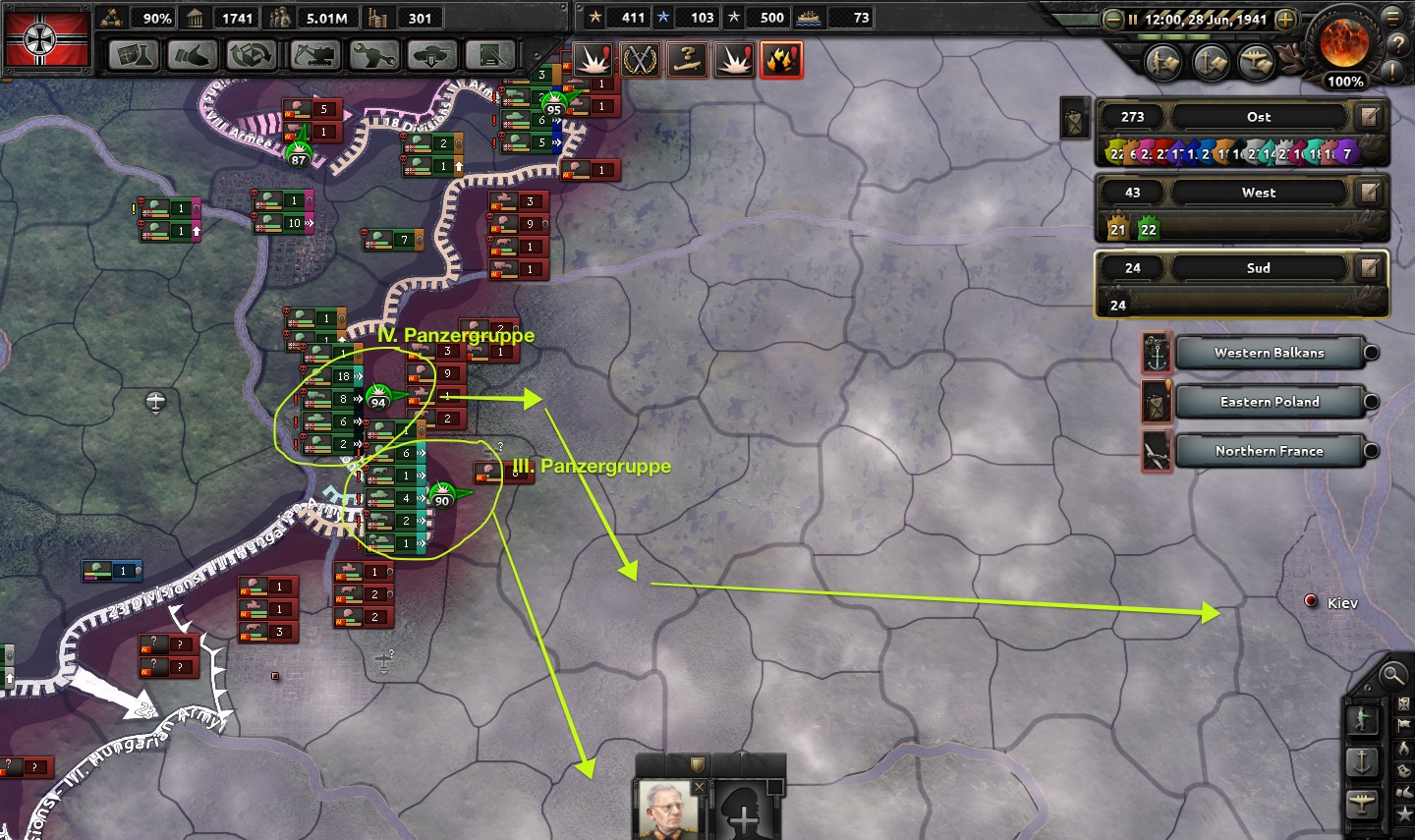Open the game menu in top-right corner
The height and width of the screenshot is (840, 1415).
coord(1392,17)
